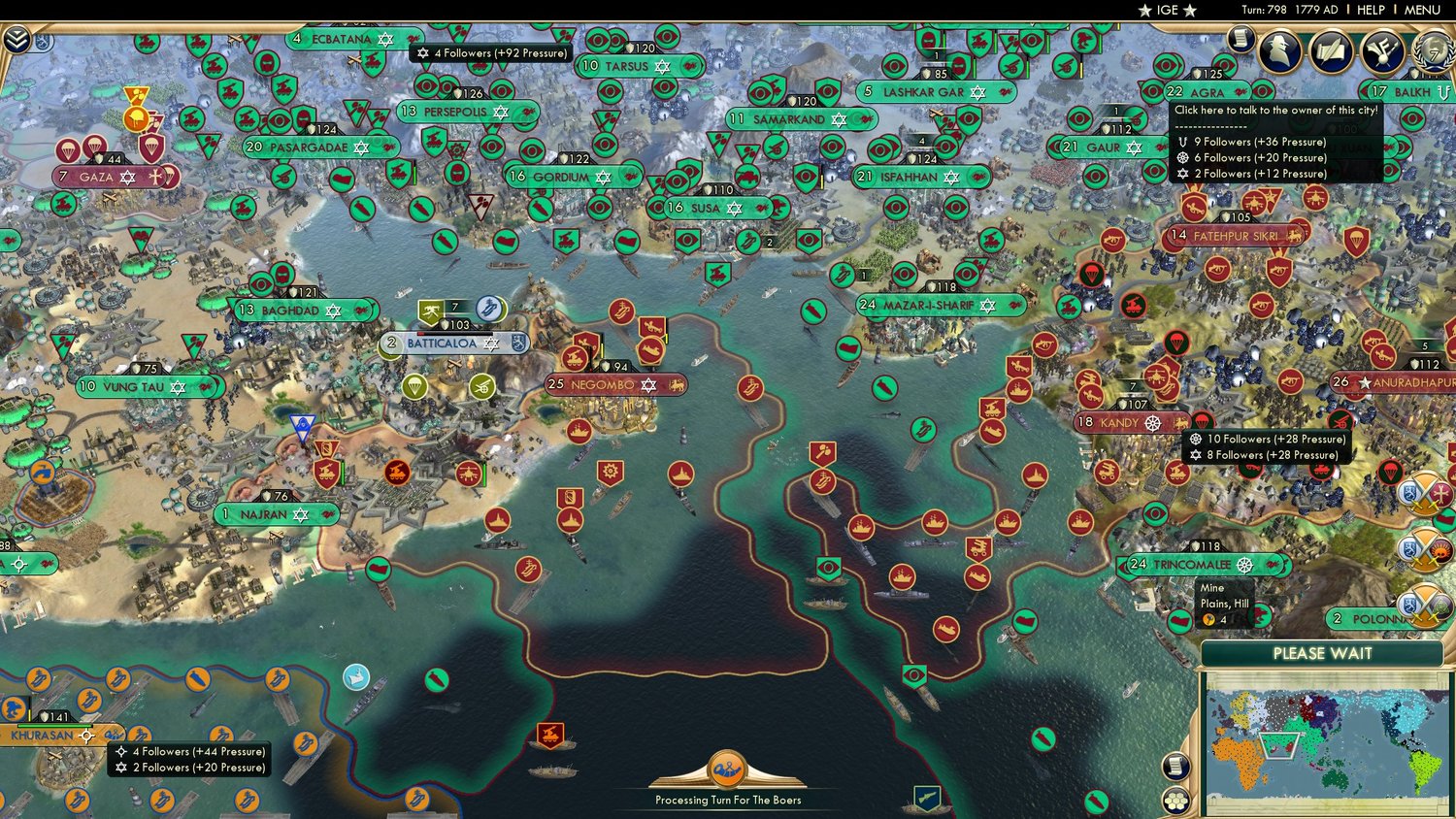
Task: Open the HELP item in the top bar
Action: pos(1371,10)
